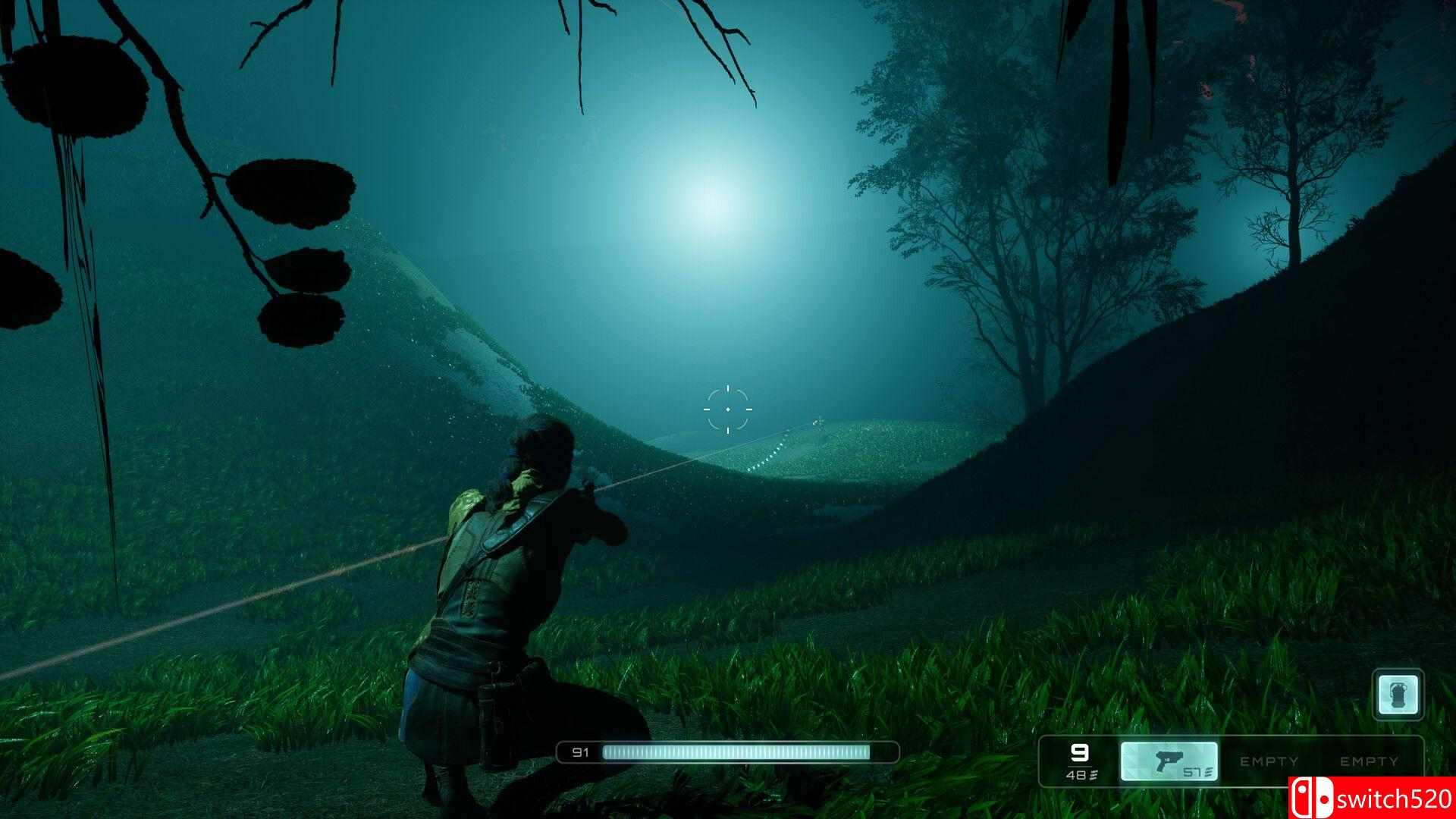Select the grenade item icon

coord(1398,695)
